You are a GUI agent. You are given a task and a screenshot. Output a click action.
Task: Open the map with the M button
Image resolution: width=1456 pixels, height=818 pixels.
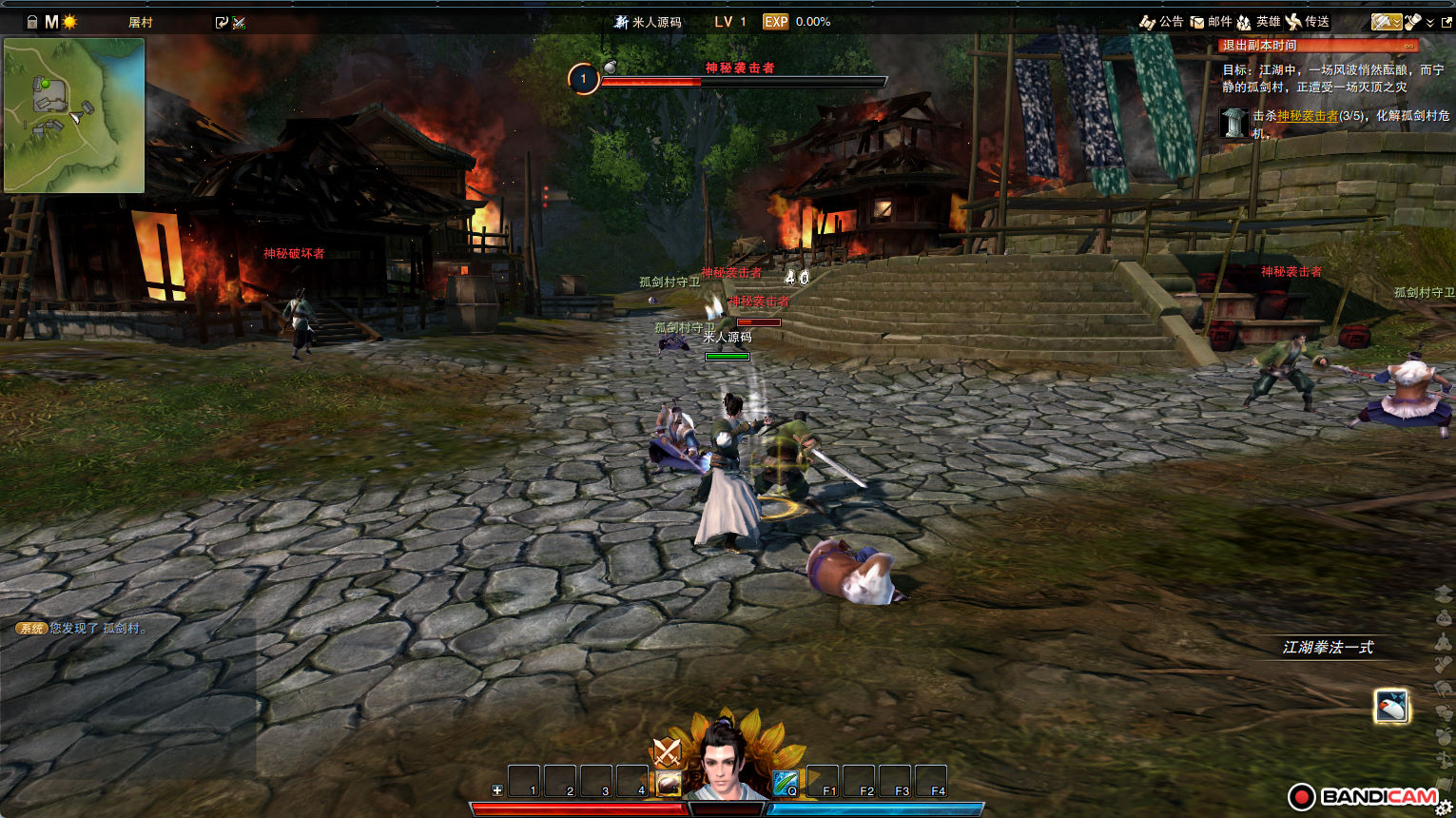(51, 22)
